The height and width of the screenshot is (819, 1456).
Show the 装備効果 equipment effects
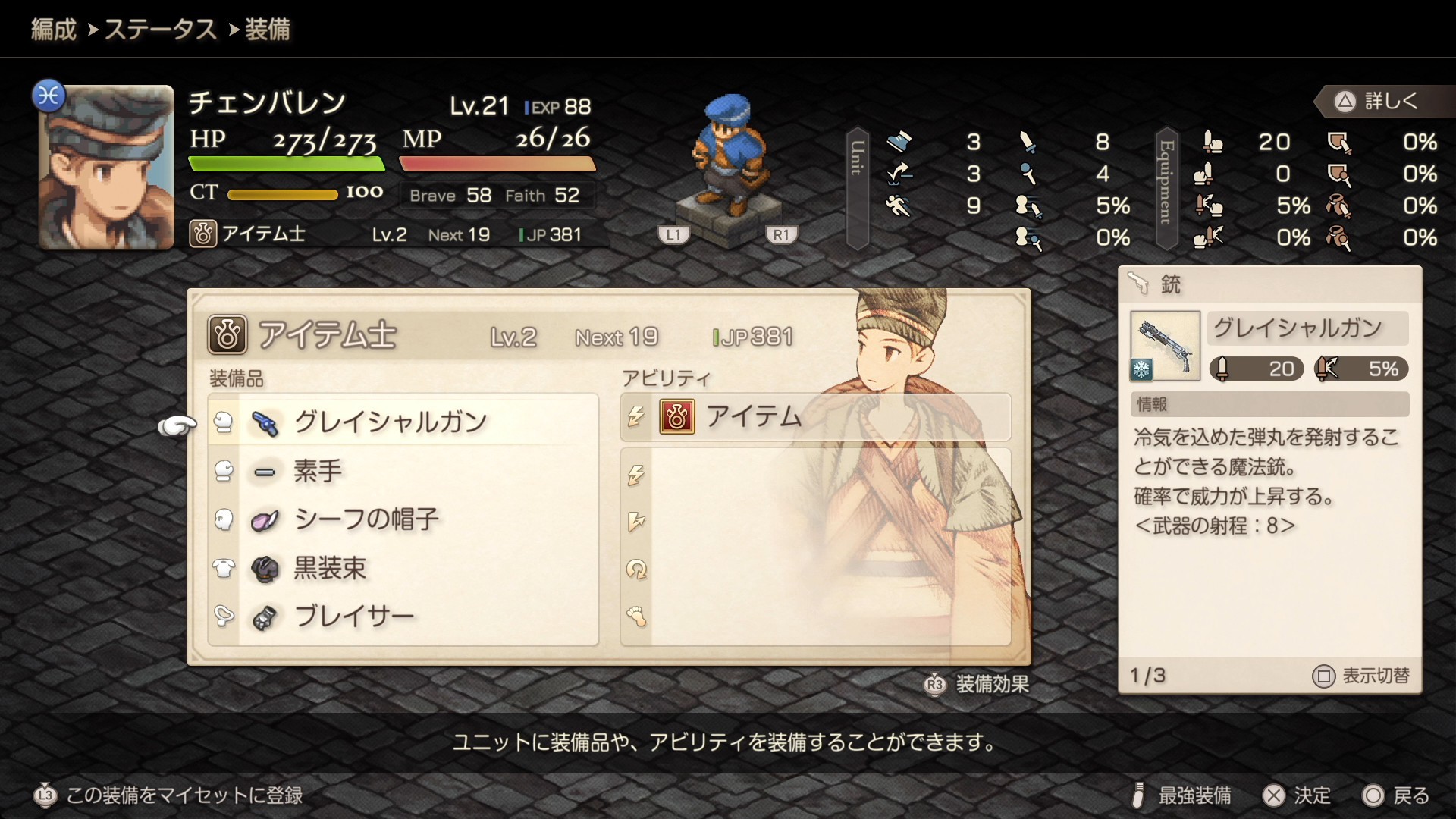pos(977,684)
